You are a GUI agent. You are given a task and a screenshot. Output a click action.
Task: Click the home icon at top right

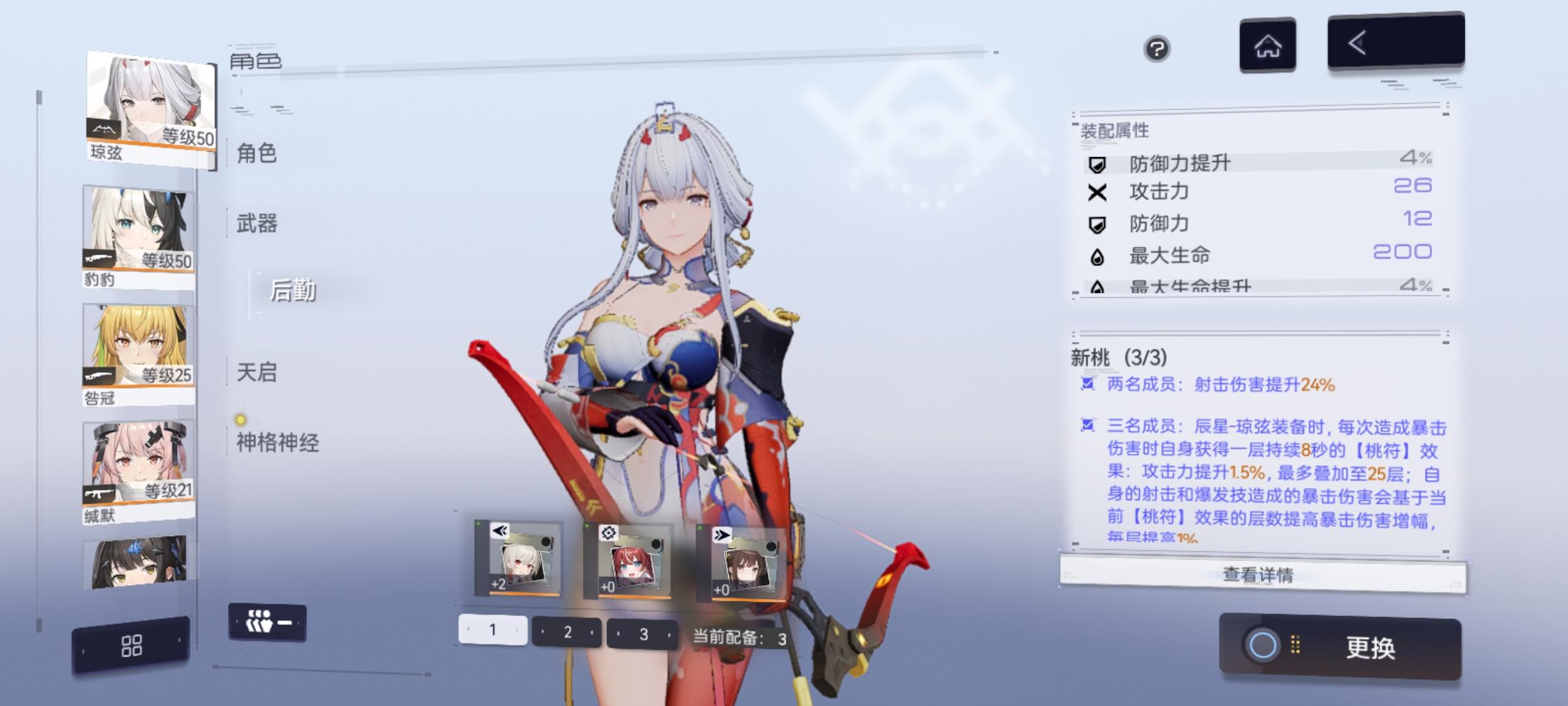pyautogui.click(x=1266, y=46)
